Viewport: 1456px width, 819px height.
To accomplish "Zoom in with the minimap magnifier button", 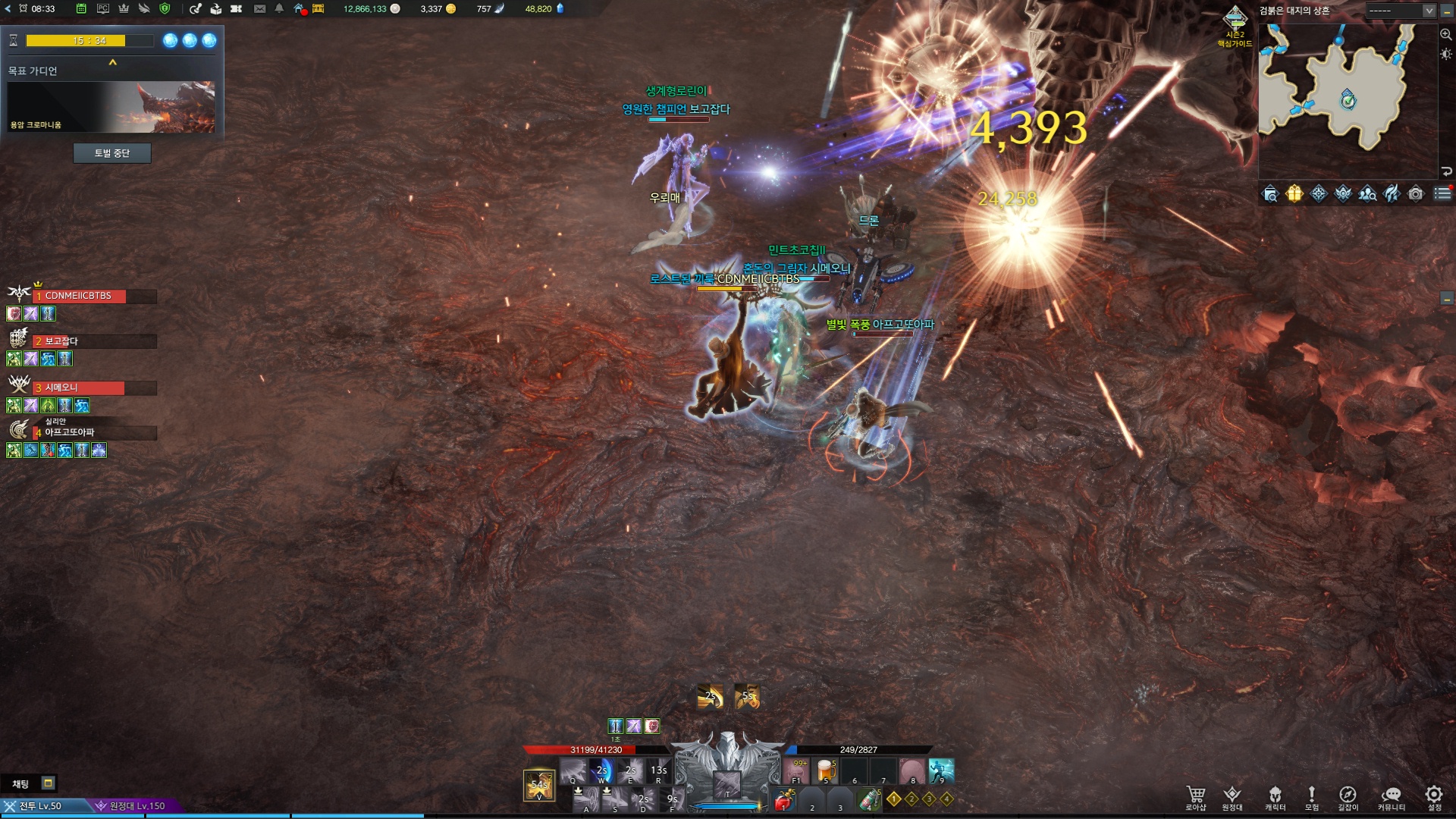I will click(x=1446, y=34).
